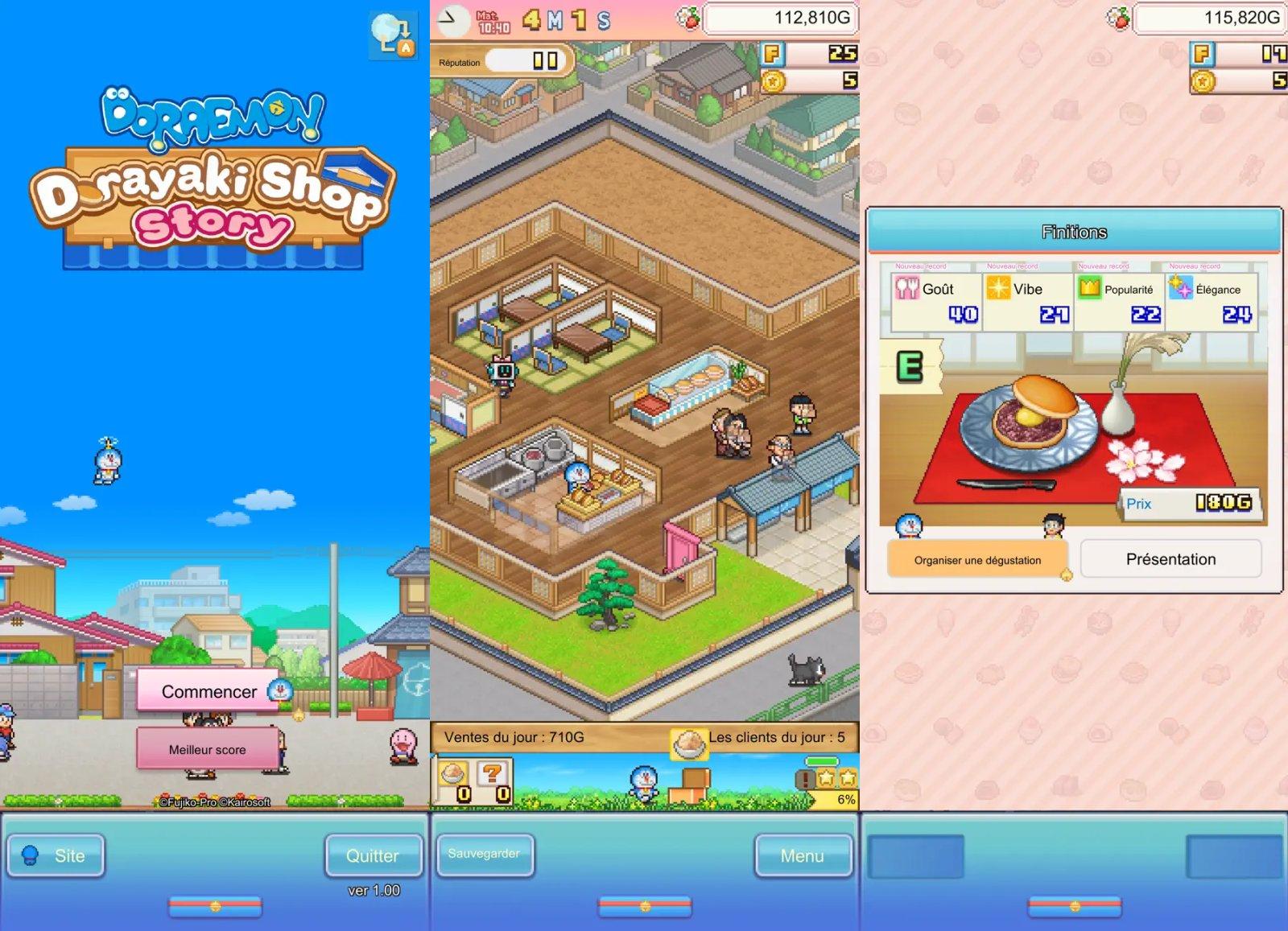Click the exclamation mark icon beside the stars

[x=805, y=778]
